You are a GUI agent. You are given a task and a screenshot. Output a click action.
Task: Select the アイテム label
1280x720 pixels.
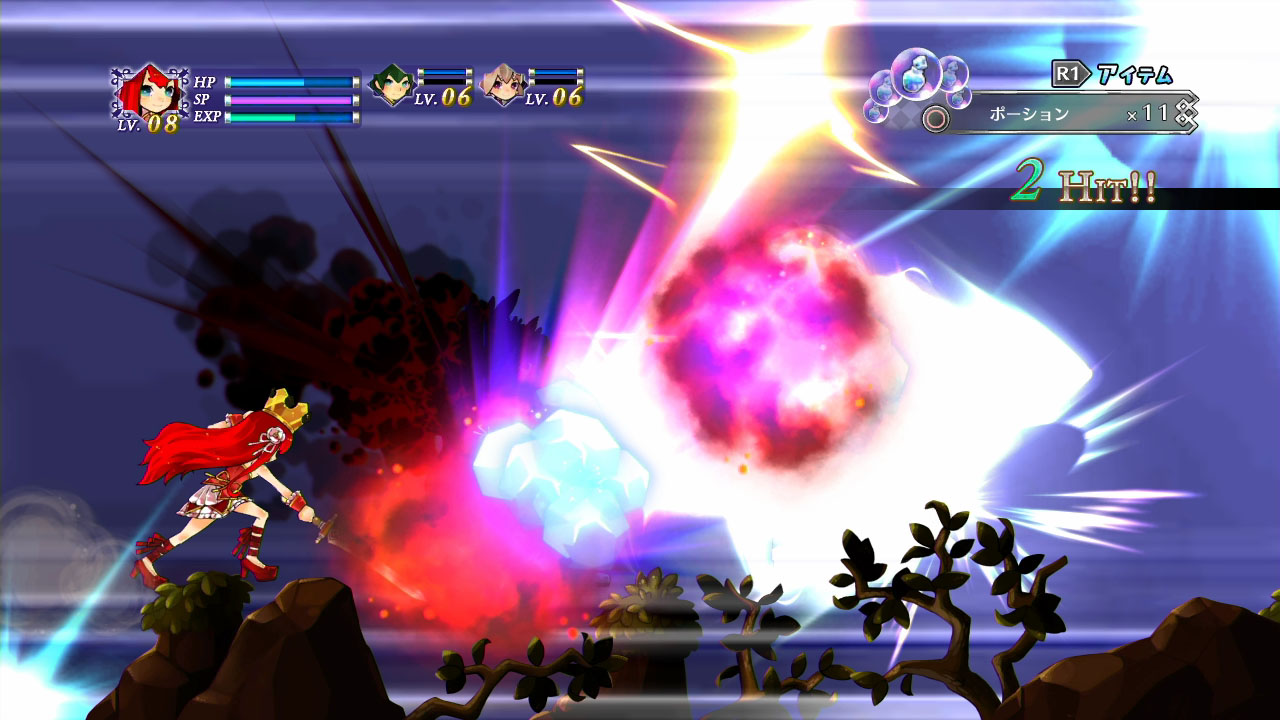[1133, 72]
